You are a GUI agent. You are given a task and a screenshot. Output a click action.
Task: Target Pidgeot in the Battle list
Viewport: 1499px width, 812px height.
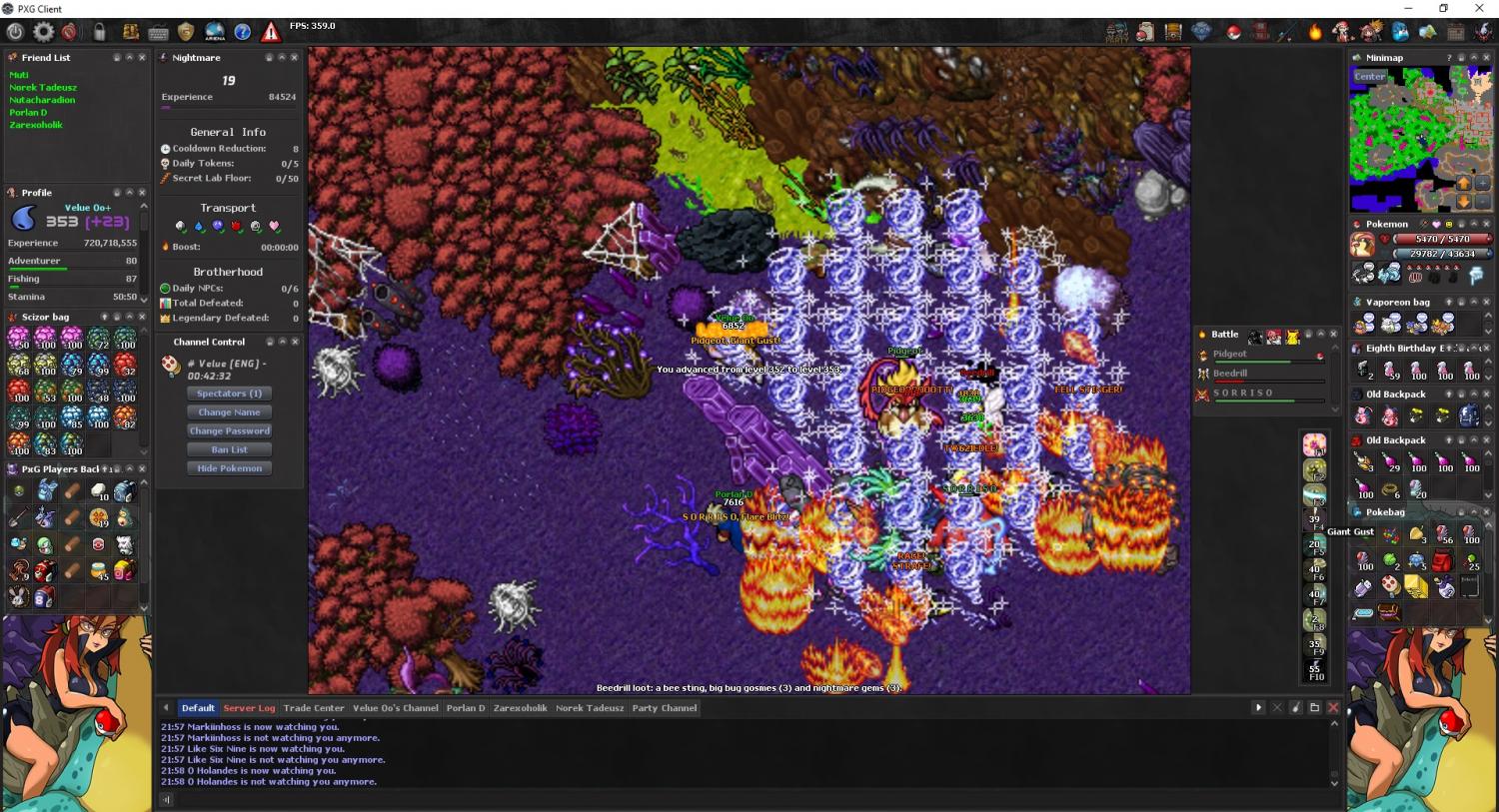[x=1230, y=354]
